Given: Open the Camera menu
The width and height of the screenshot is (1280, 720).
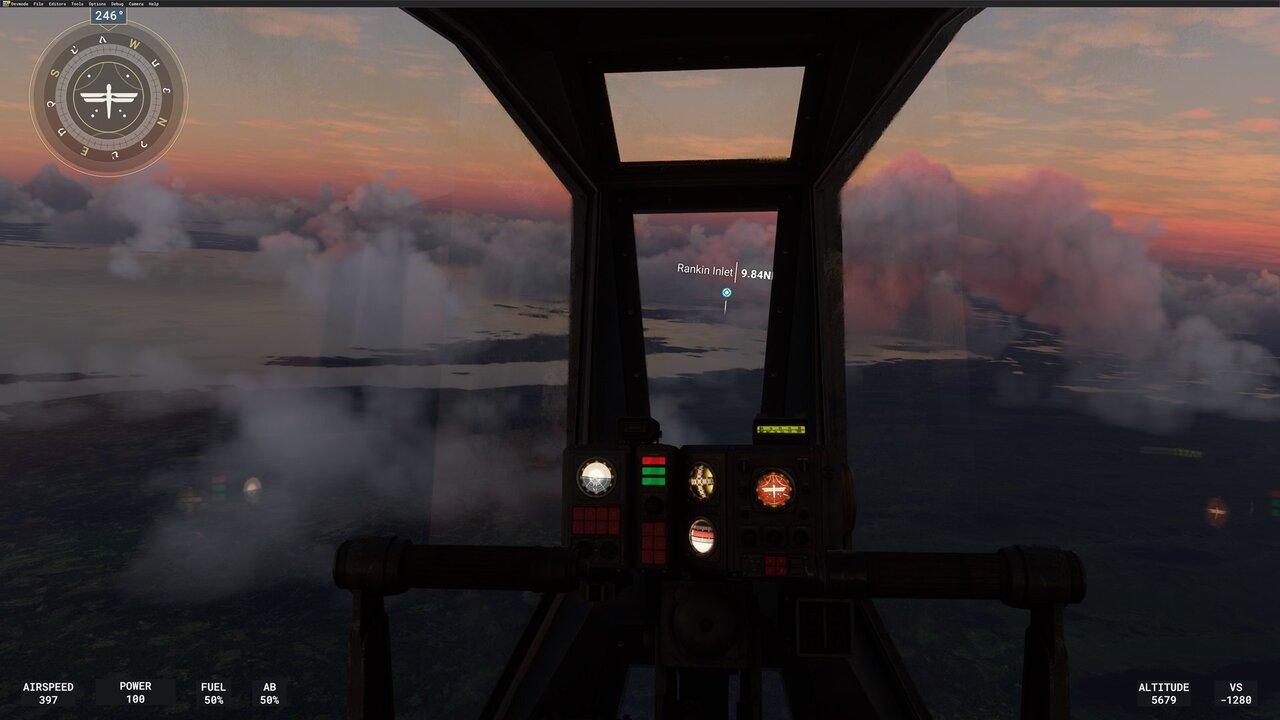Looking at the screenshot, I should pos(136,3).
